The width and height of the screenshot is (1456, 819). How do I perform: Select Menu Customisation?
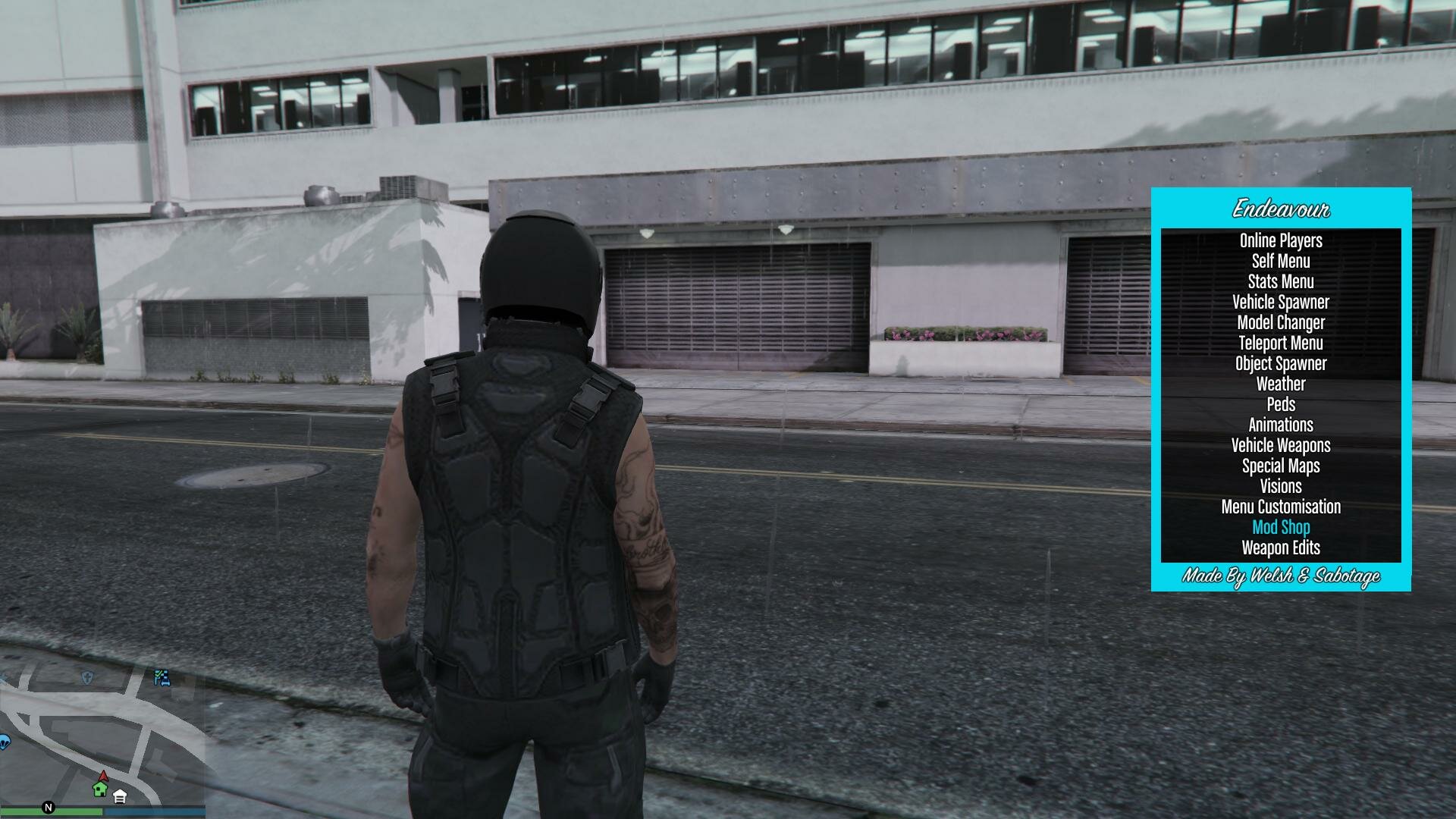pos(1281,507)
